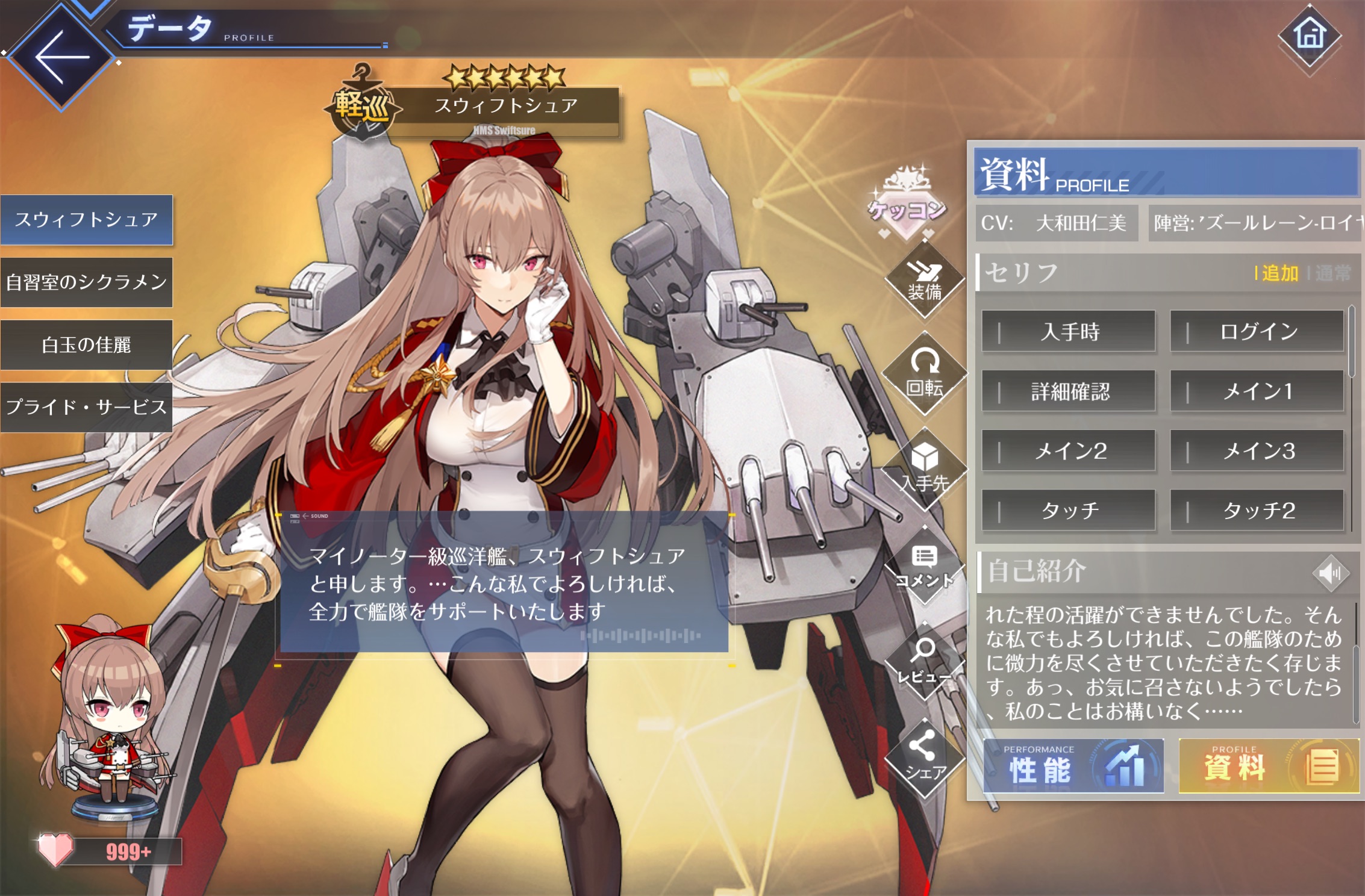Screen dimensions: 1365x896
Task: Open the 装備 equipment view
Action: click(x=925, y=282)
